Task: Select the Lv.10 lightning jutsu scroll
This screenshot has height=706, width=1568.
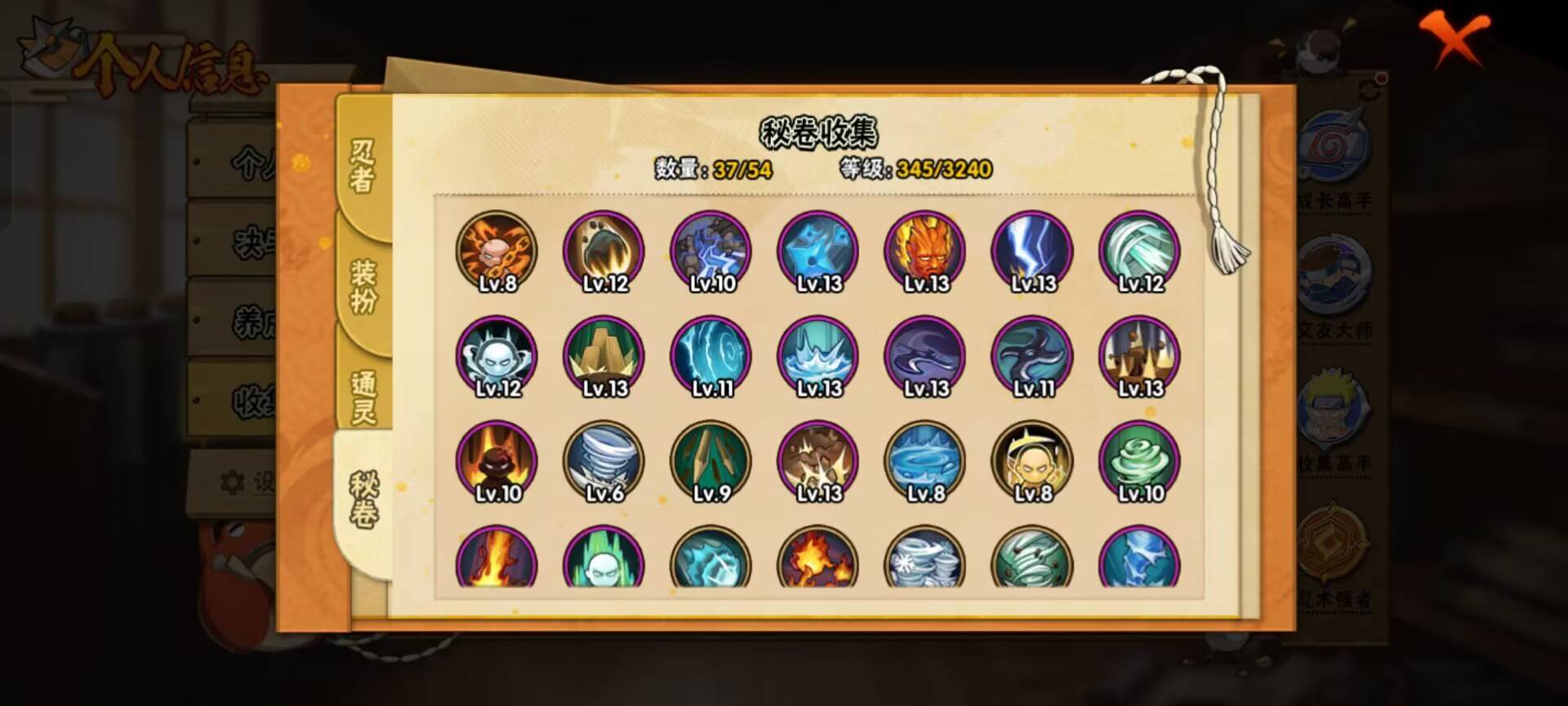Action: tap(710, 251)
